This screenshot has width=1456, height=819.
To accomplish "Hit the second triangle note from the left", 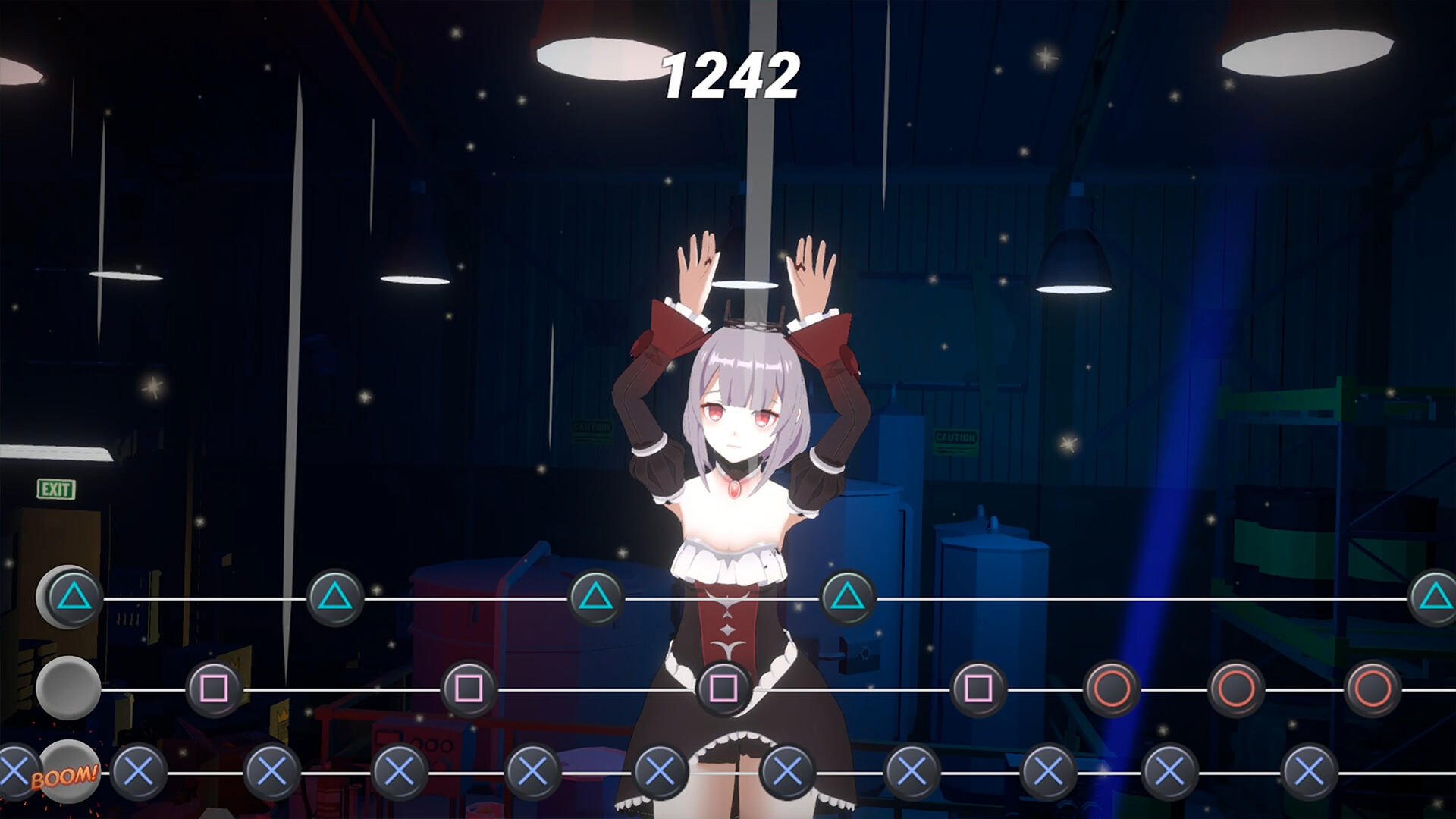I will point(334,597).
